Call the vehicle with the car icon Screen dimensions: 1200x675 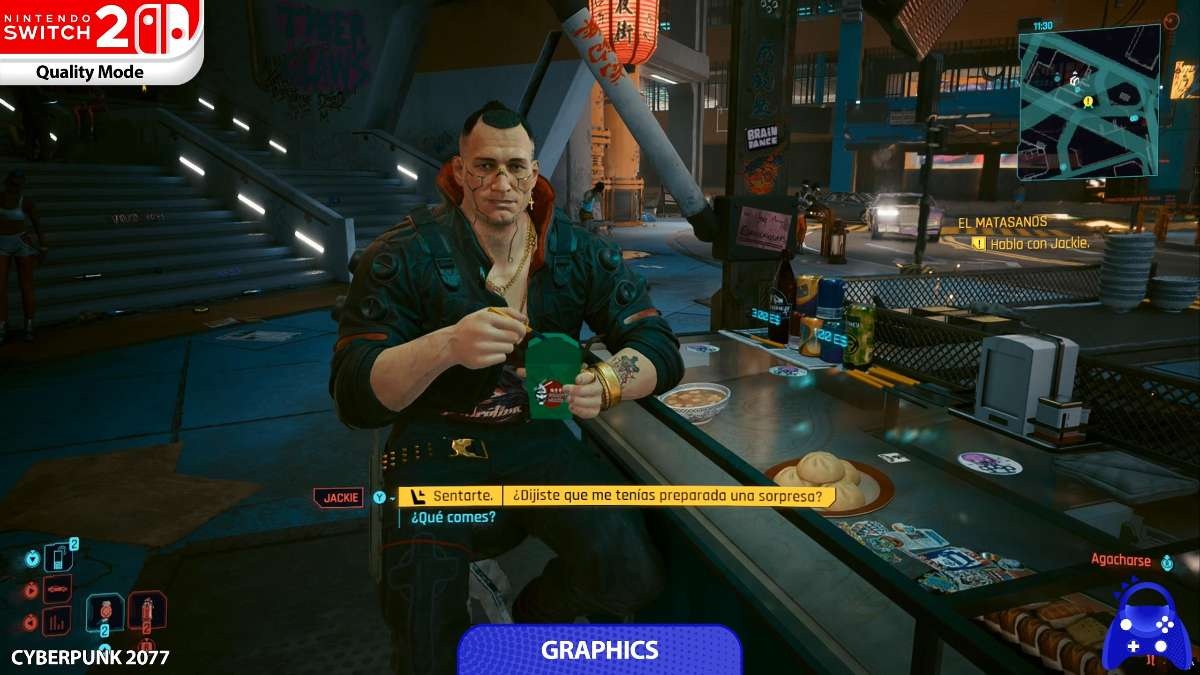pyautogui.click(x=58, y=589)
